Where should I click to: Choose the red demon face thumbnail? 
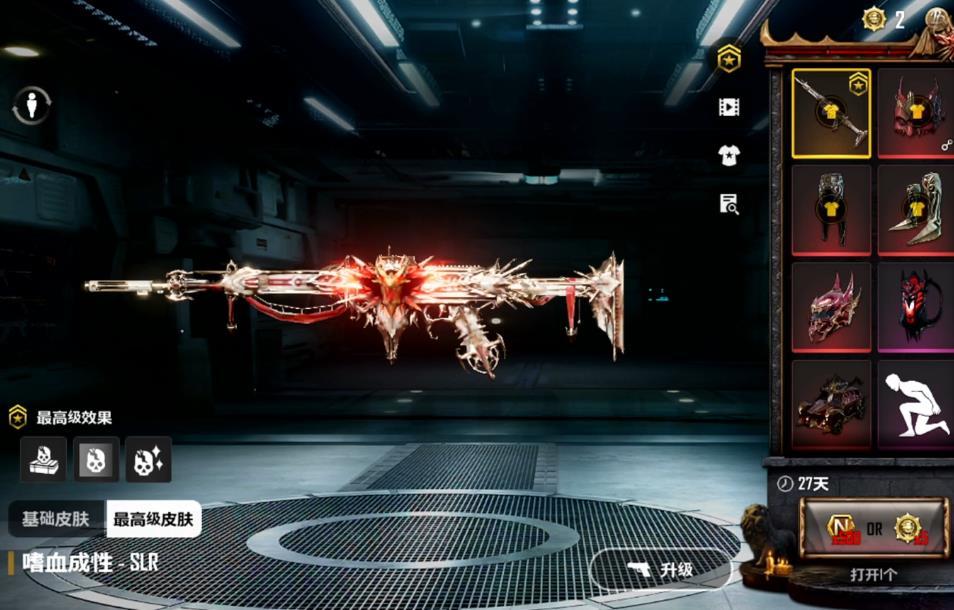pos(915,307)
